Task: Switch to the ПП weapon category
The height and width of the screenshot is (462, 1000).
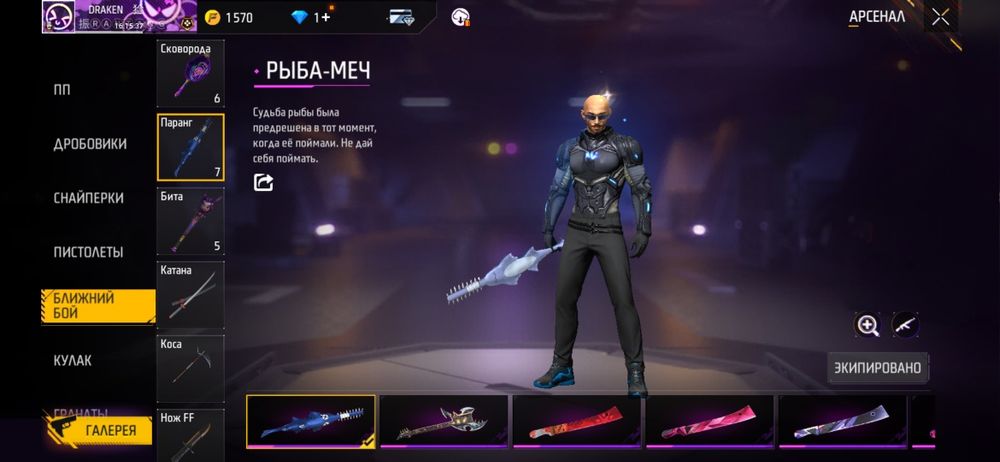Action: (62, 89)
